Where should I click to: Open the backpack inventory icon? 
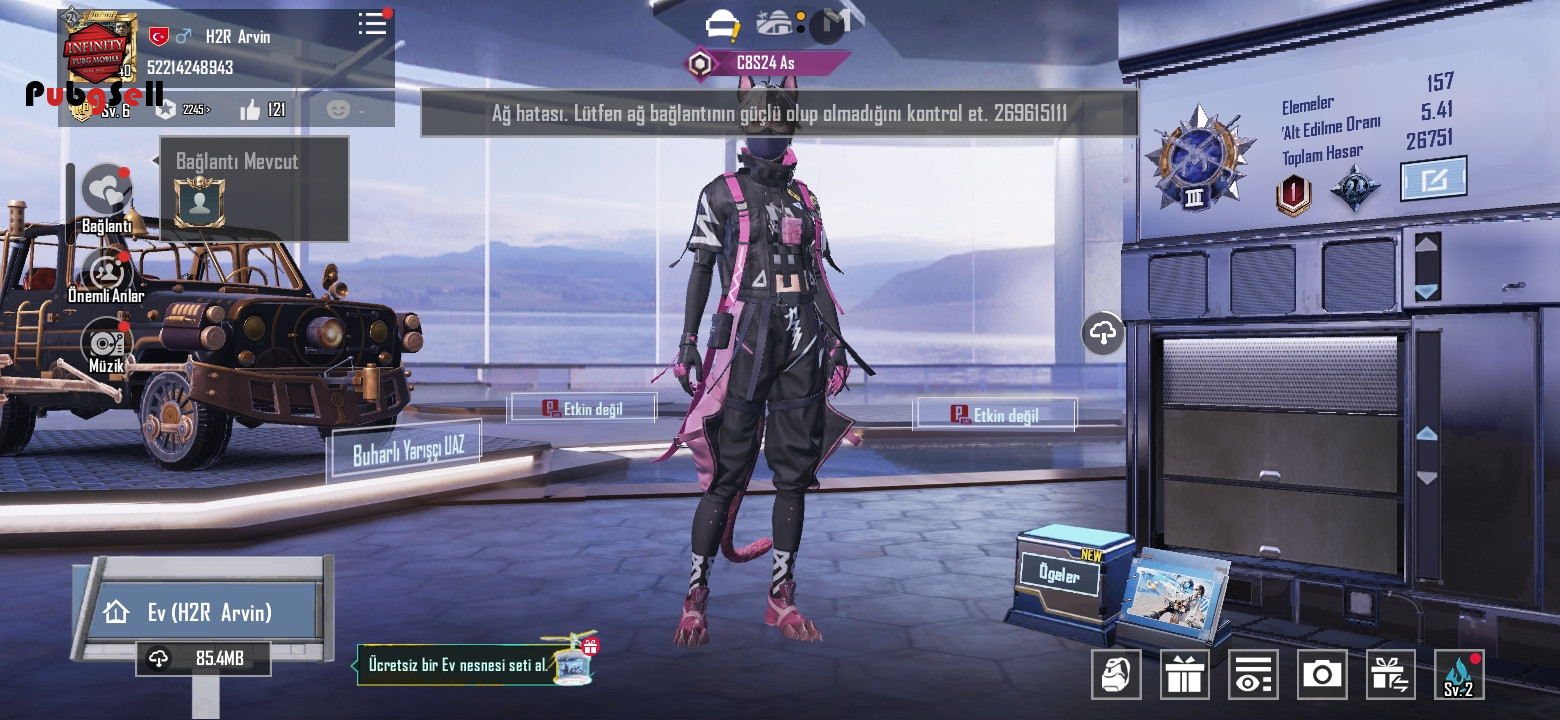pyautogui.click(x=1116, y=675)
